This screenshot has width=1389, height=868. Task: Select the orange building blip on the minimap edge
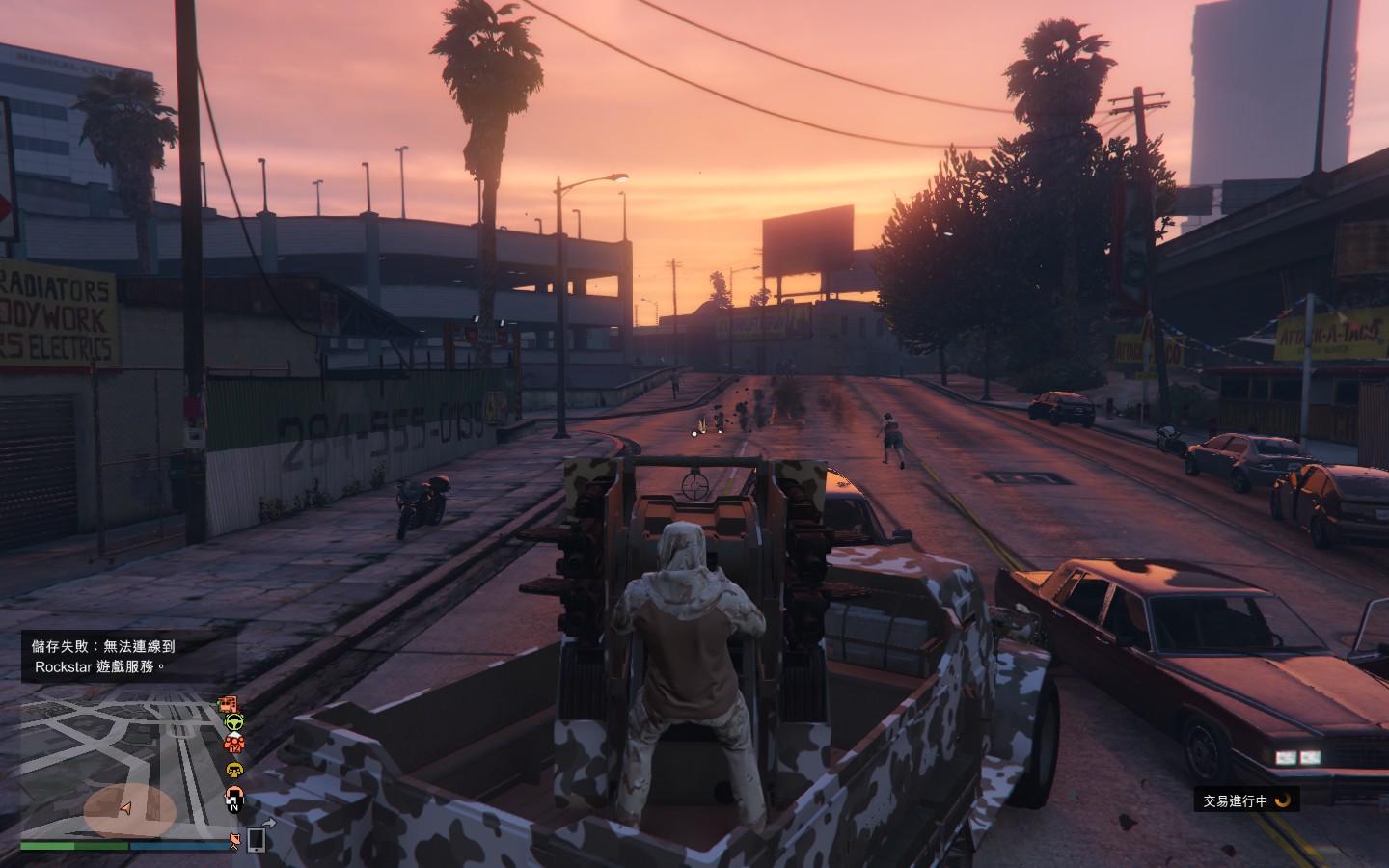point(227,704)
